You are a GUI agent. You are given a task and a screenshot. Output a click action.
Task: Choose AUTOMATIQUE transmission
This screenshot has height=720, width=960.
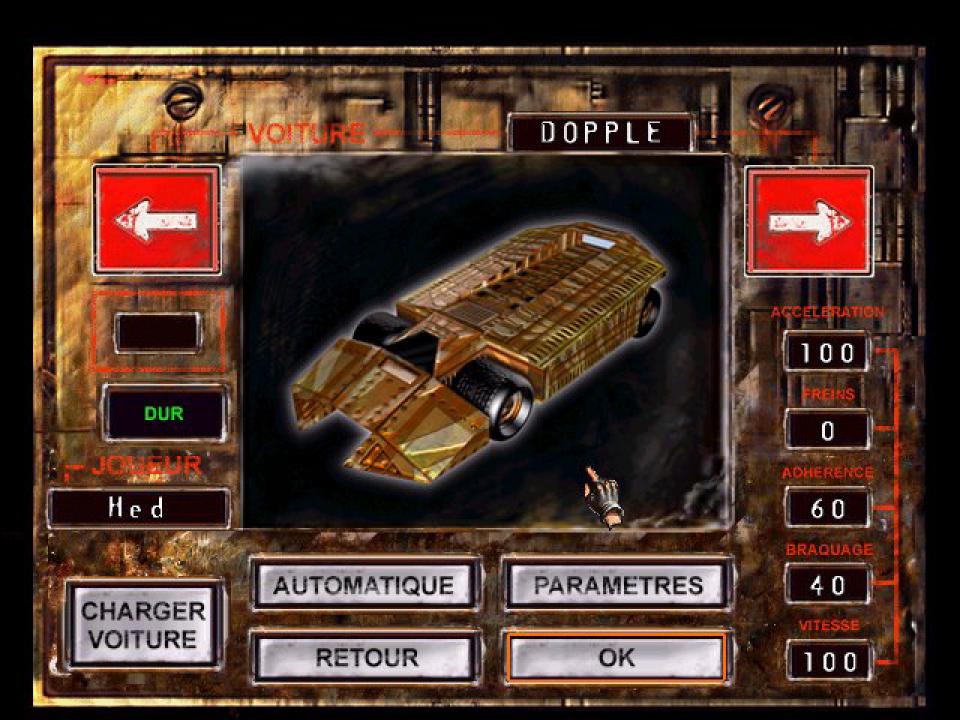pyautogui.click(x=364, y=584)
